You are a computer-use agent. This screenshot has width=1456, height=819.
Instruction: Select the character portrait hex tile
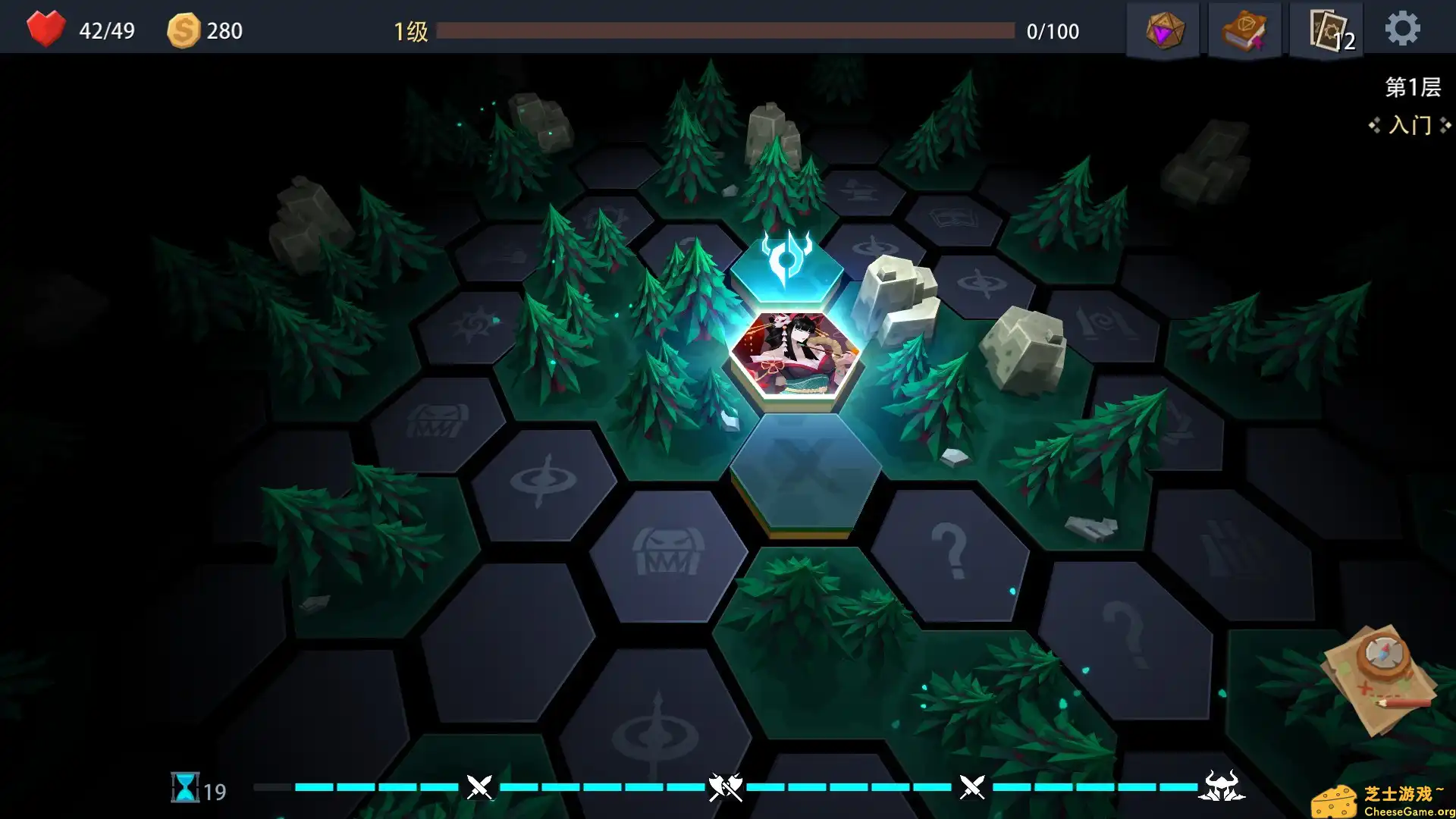(x=795, y=356)
